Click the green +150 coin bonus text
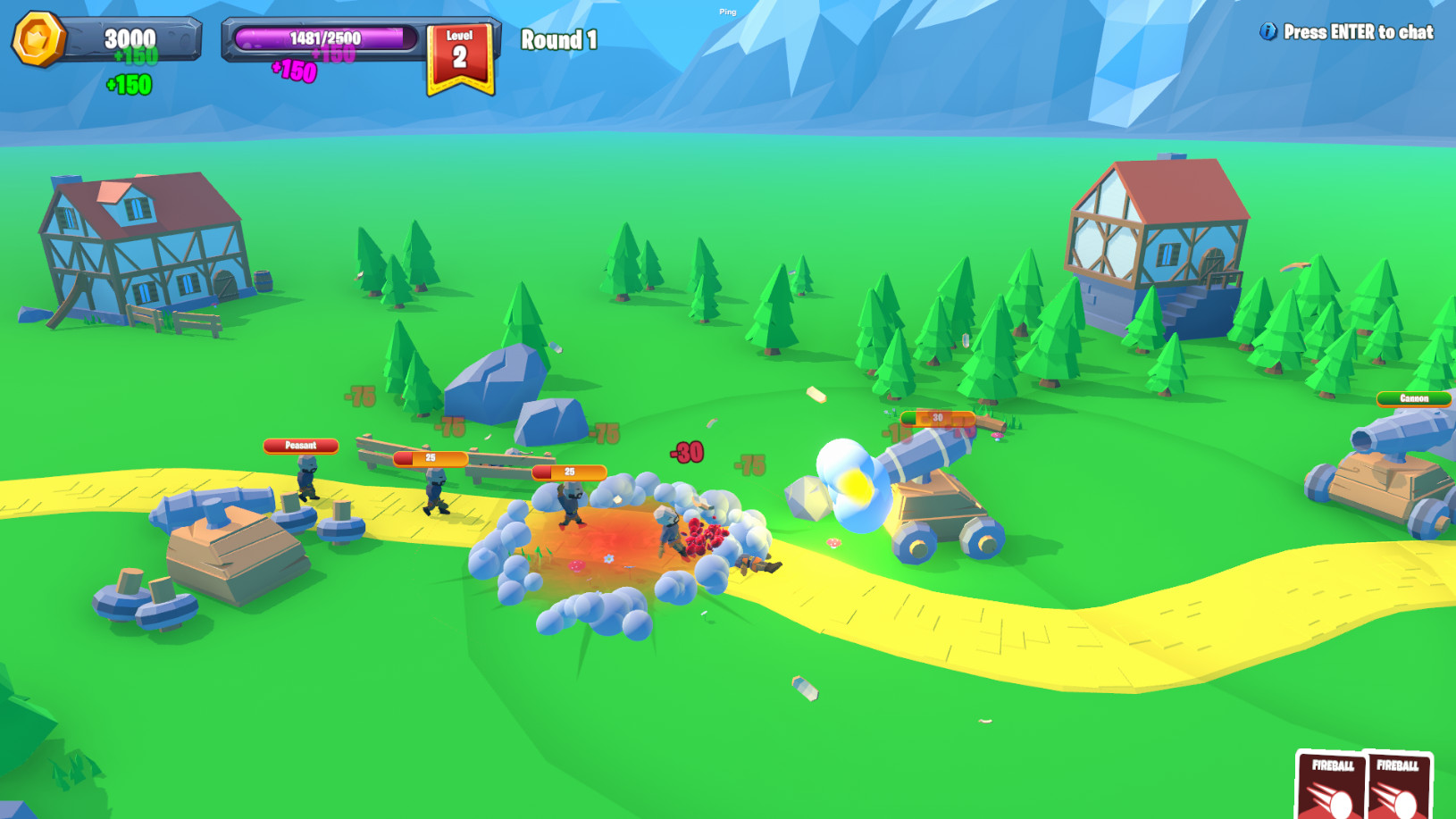 pos(130,87)
